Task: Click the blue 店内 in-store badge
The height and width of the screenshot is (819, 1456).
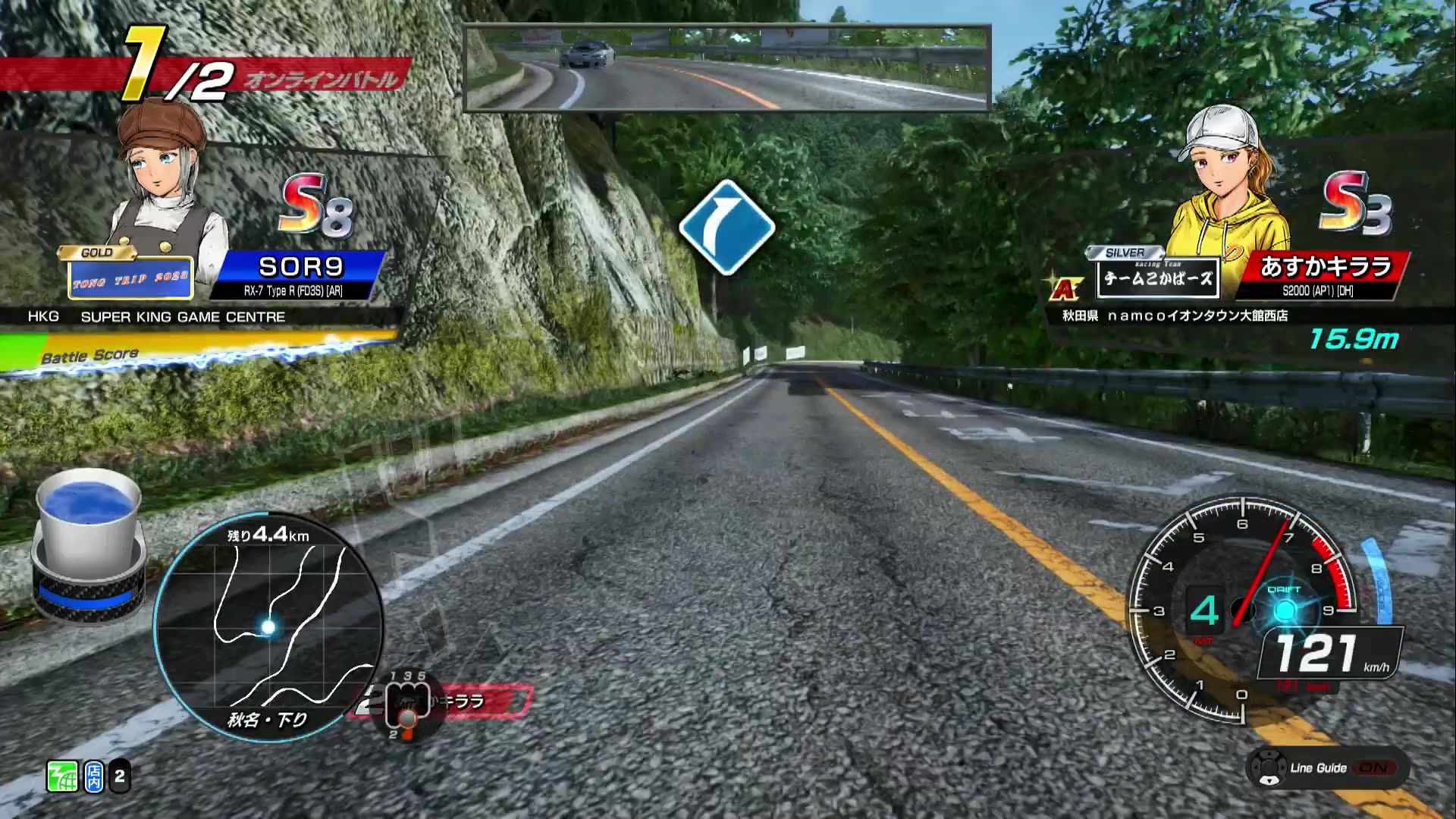Action: (93, 775)
